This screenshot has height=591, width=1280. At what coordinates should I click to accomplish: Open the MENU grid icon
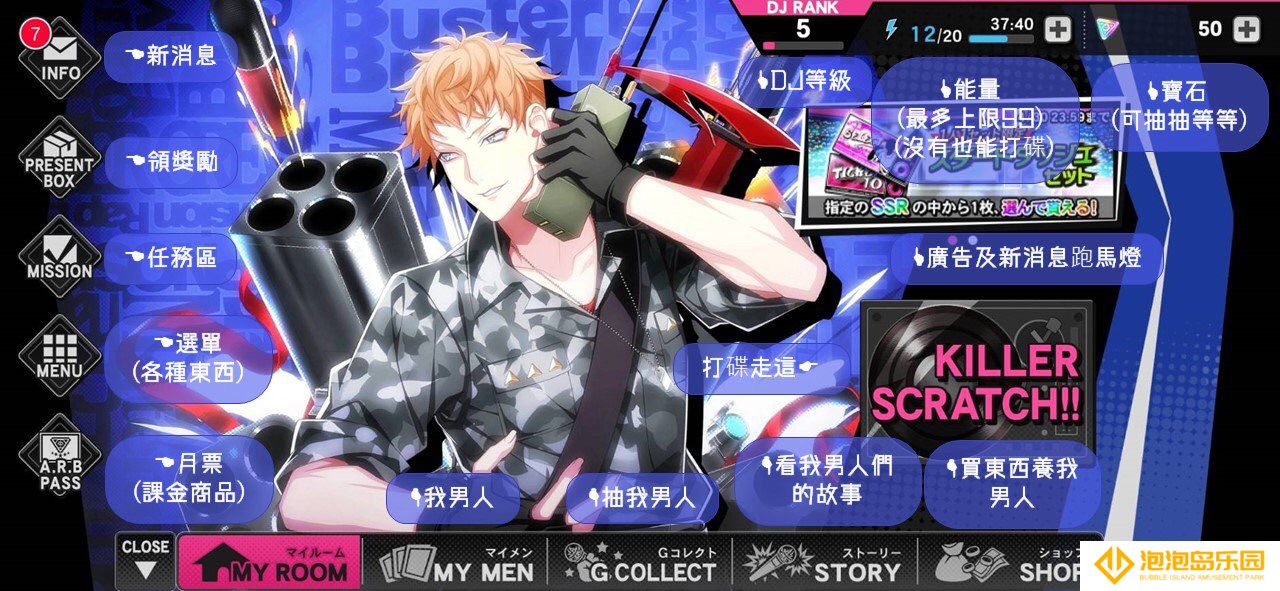pyautogui.click(x=60, y=356)
